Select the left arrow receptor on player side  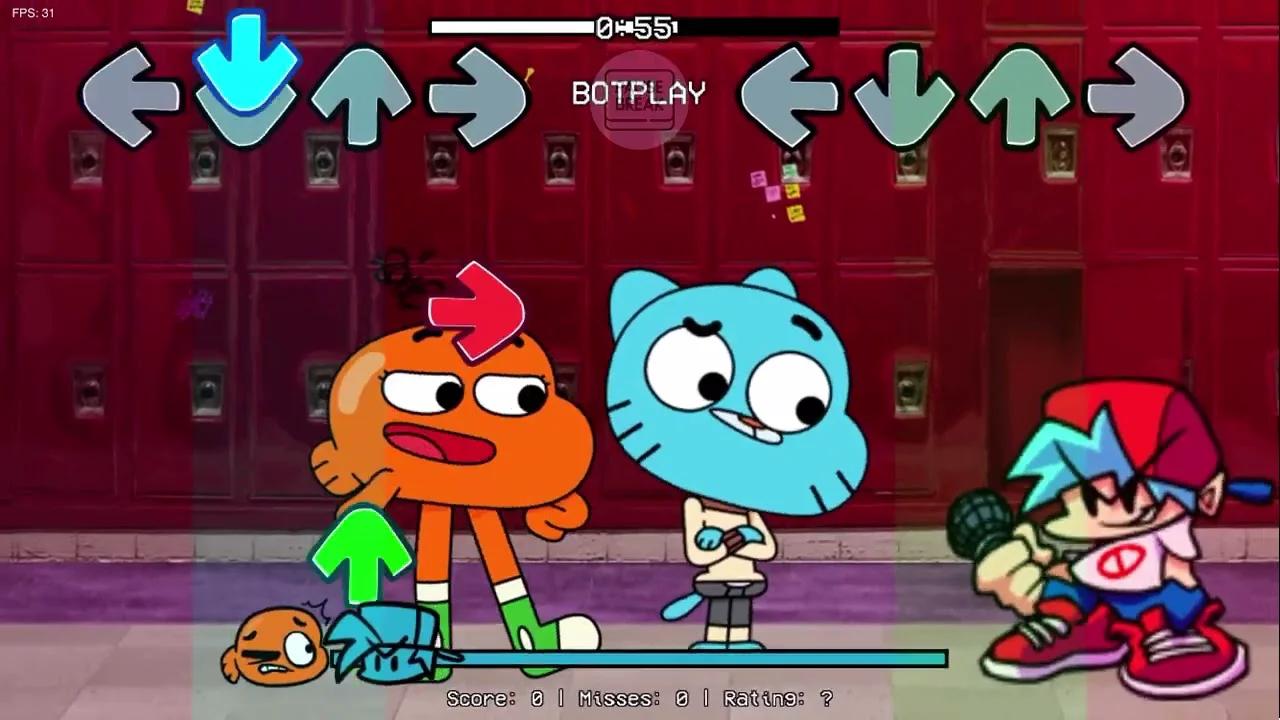click(x=790, y=95)
